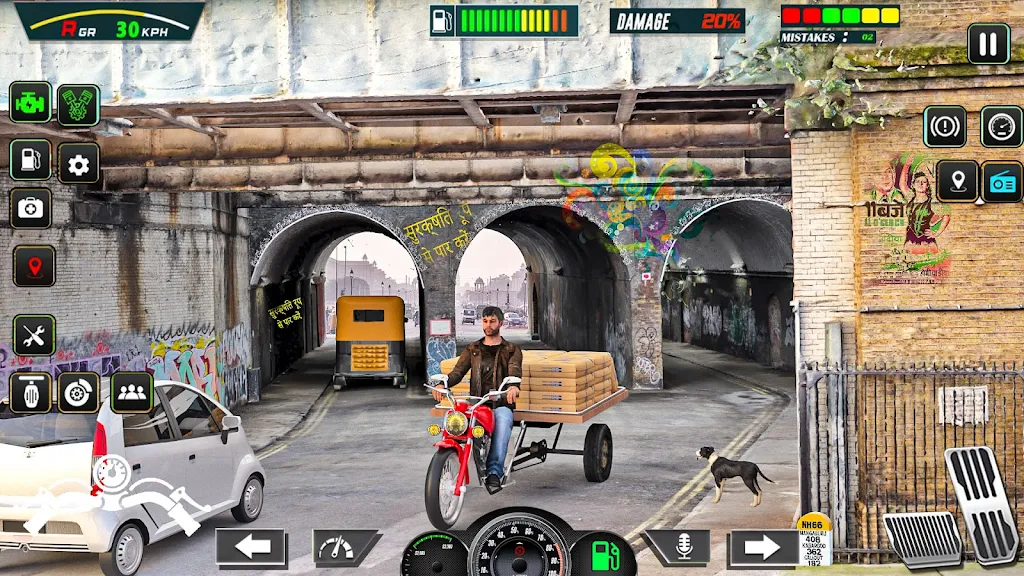
Task: Click the brake disc icon
Action: point(78,393)
